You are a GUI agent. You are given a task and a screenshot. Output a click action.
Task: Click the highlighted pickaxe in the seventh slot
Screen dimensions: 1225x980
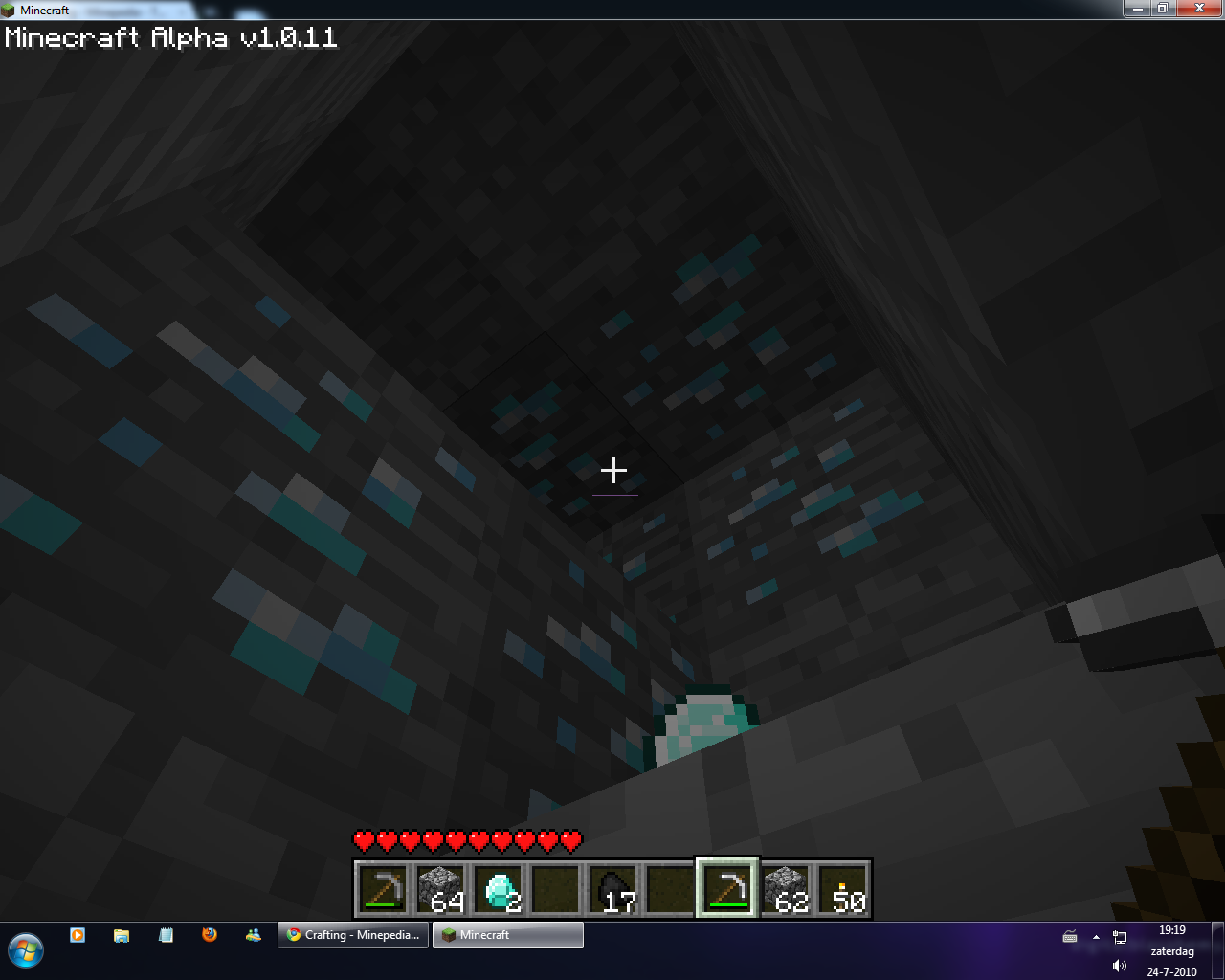click(728, 887)
